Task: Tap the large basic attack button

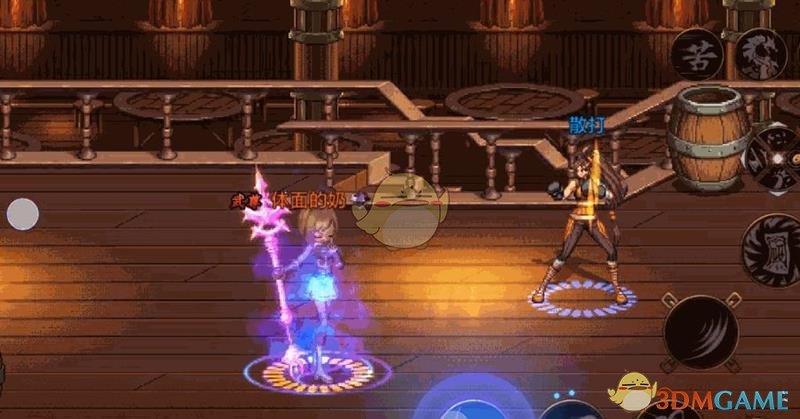Action: click(x=701, y=331)
